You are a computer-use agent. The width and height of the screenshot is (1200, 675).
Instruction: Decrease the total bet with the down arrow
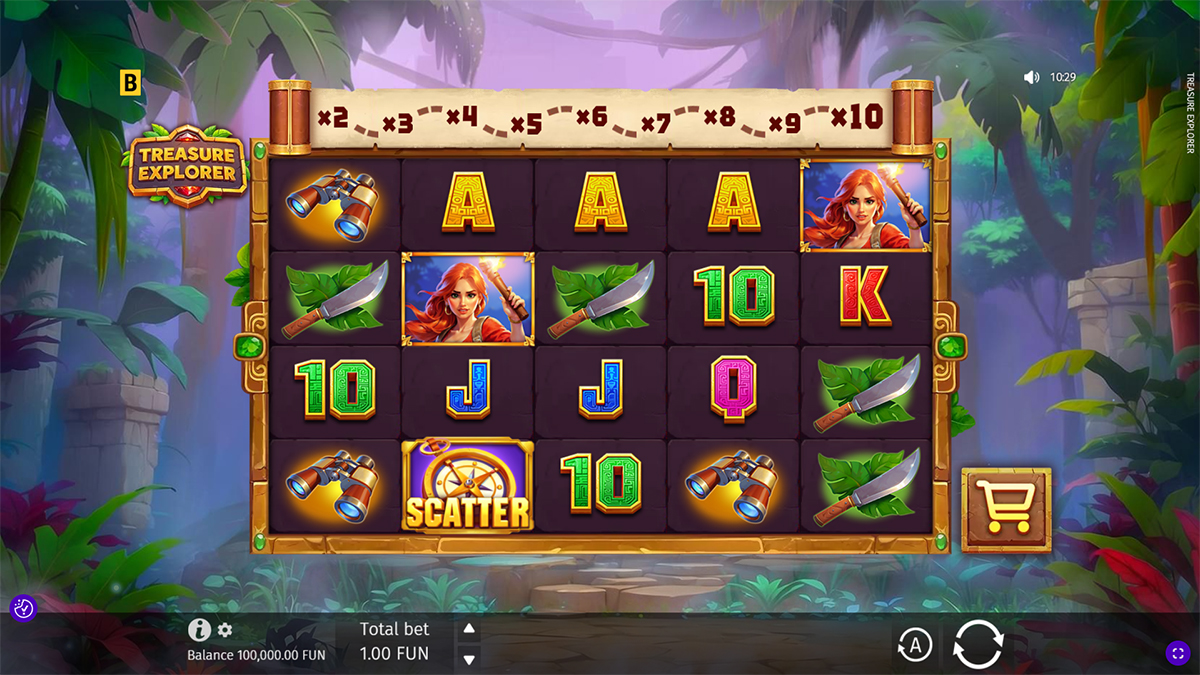pos(468,658)
